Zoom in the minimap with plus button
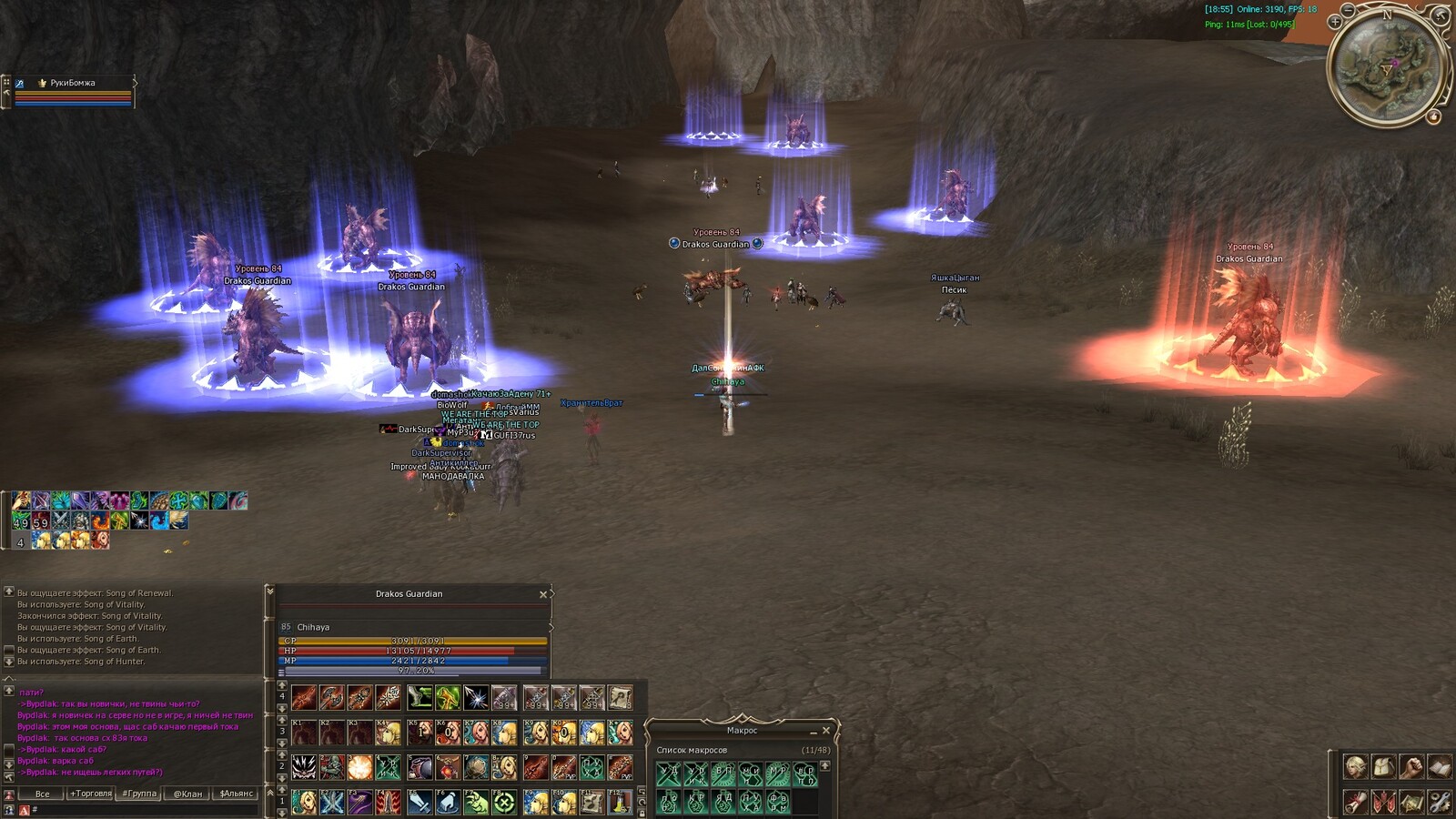The image size is (1456, 819). (1335, 22)
